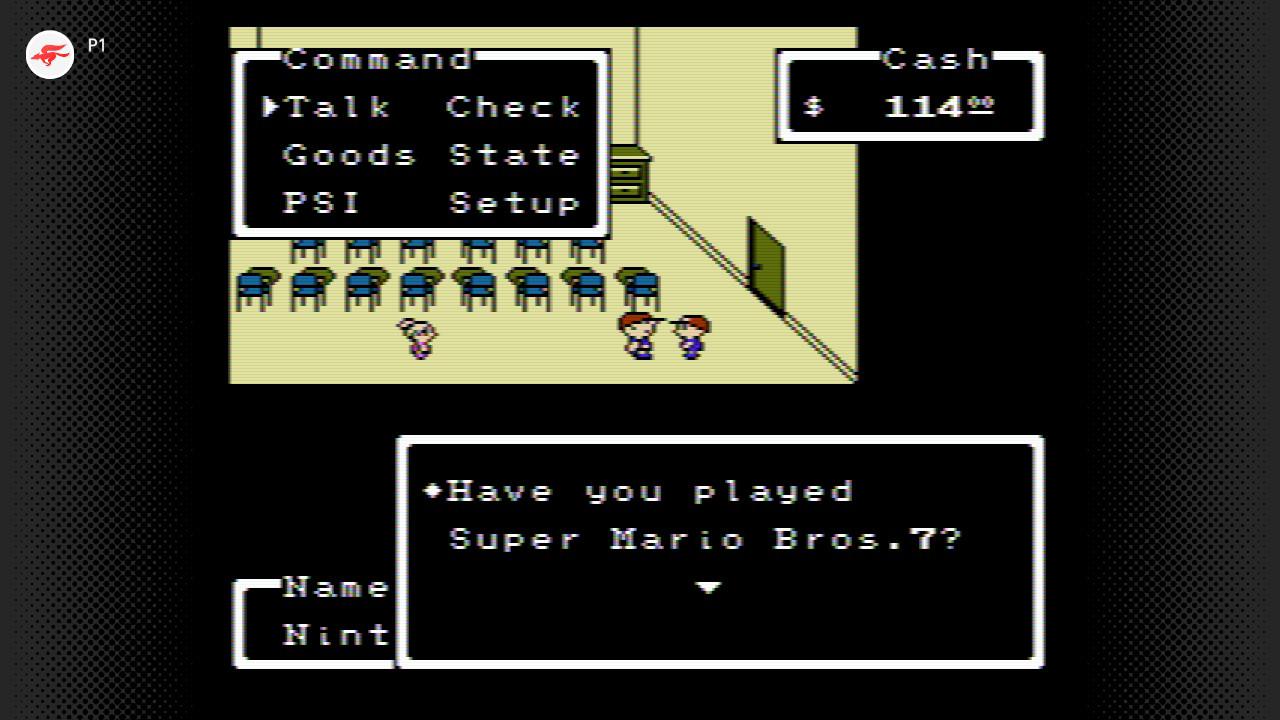Click the Name window label

tap(338, 587)
